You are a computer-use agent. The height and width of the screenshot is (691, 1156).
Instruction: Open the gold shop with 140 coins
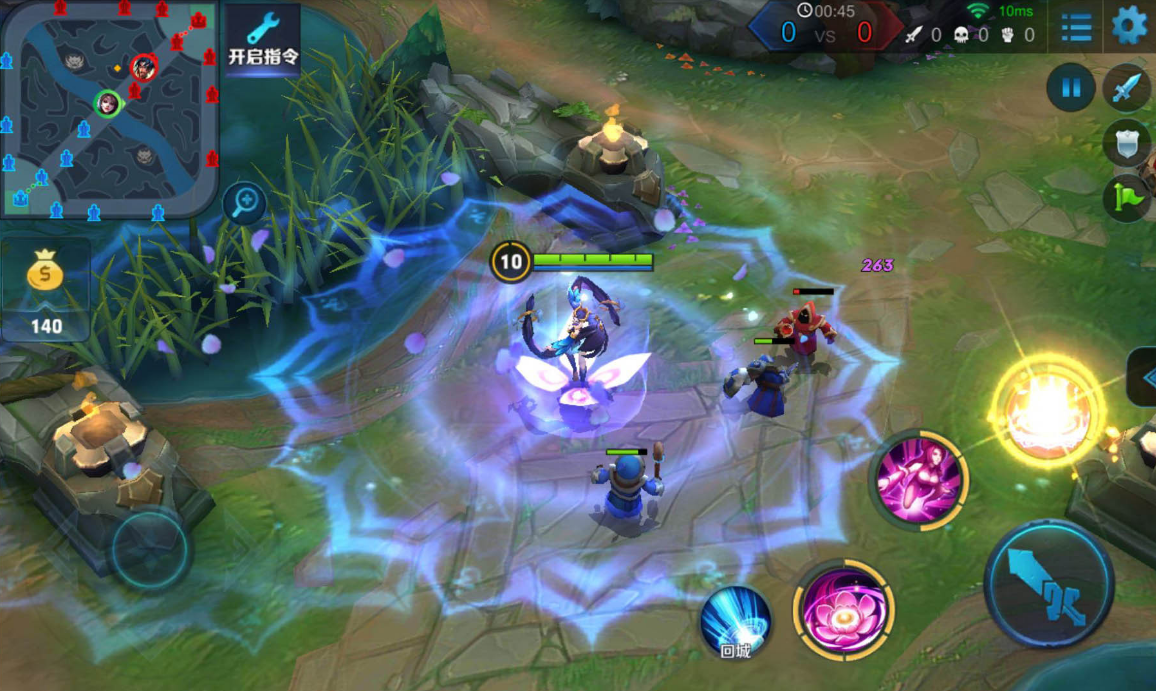coord(45,290)
